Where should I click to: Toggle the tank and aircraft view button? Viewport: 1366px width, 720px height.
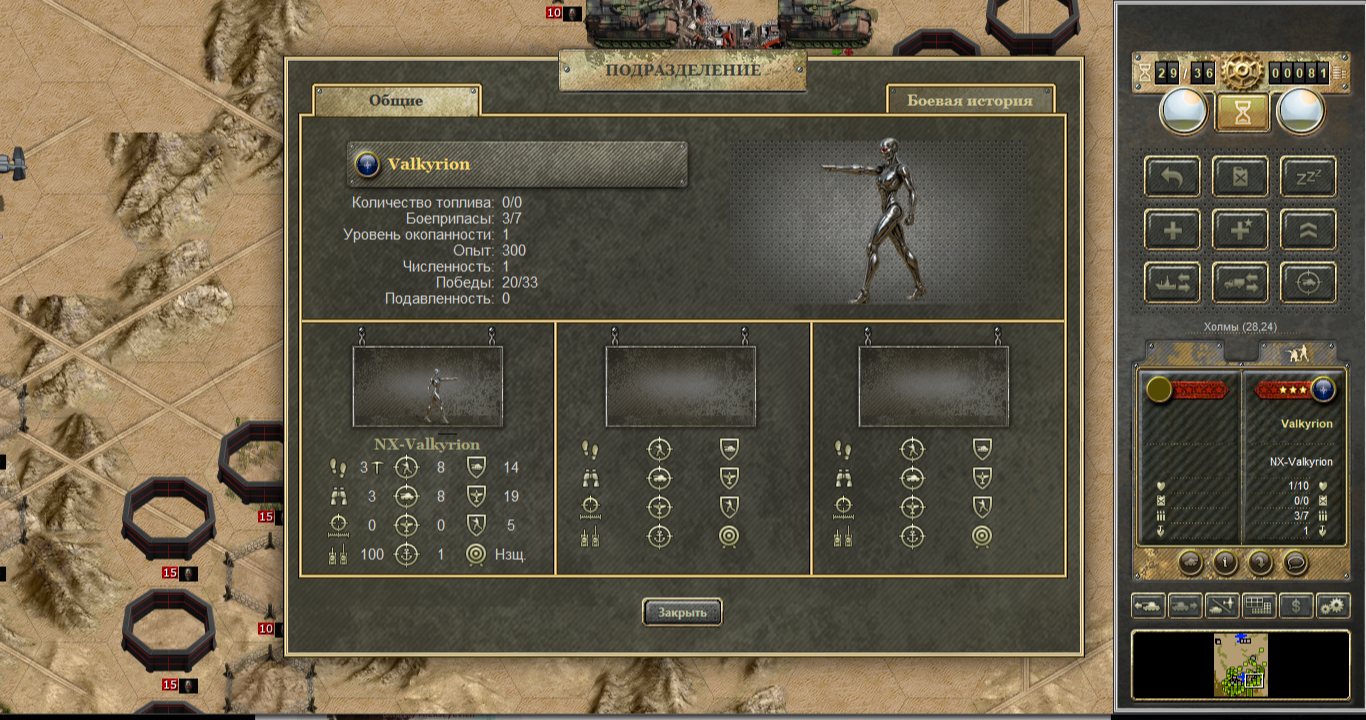[x=1222, y=605]
